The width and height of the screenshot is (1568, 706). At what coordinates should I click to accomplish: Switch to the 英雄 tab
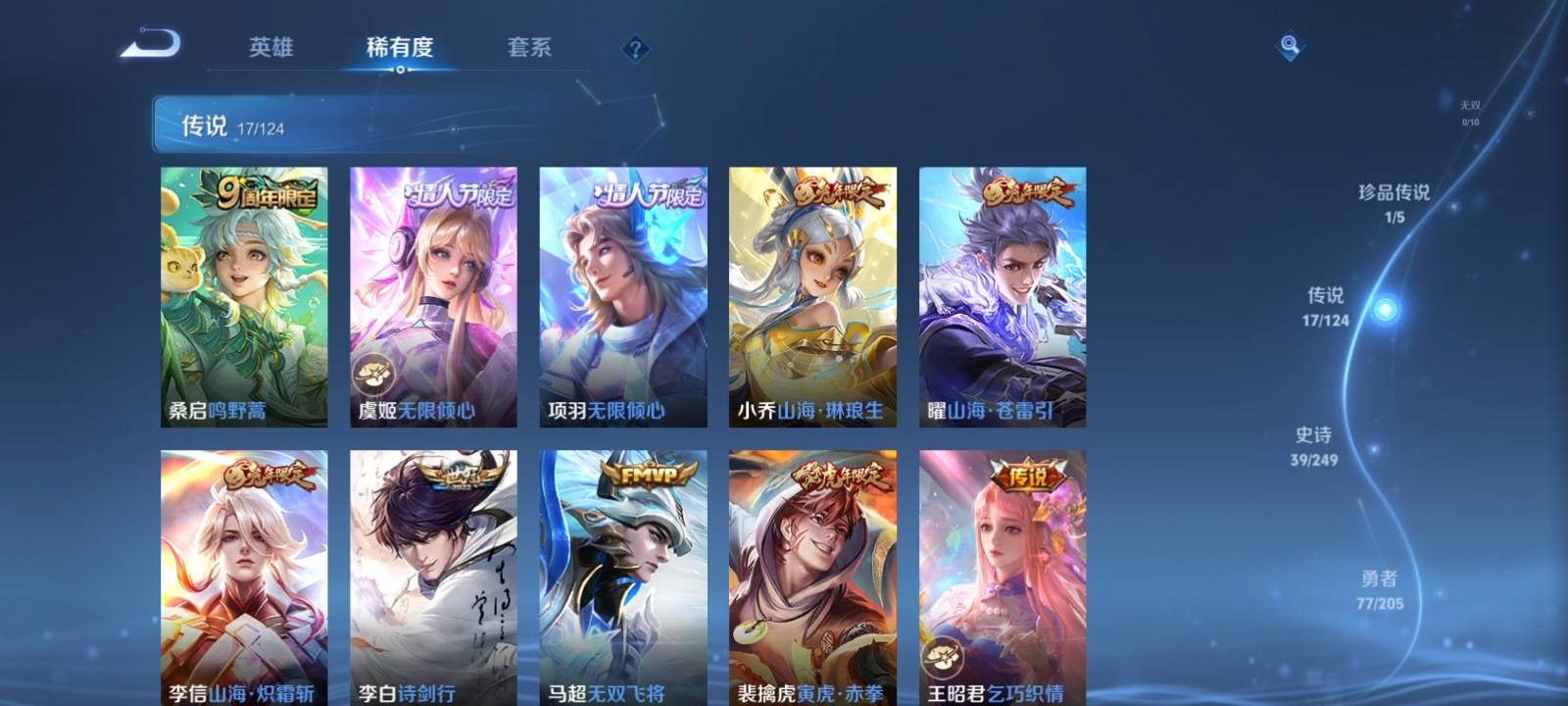pos(270,47)
